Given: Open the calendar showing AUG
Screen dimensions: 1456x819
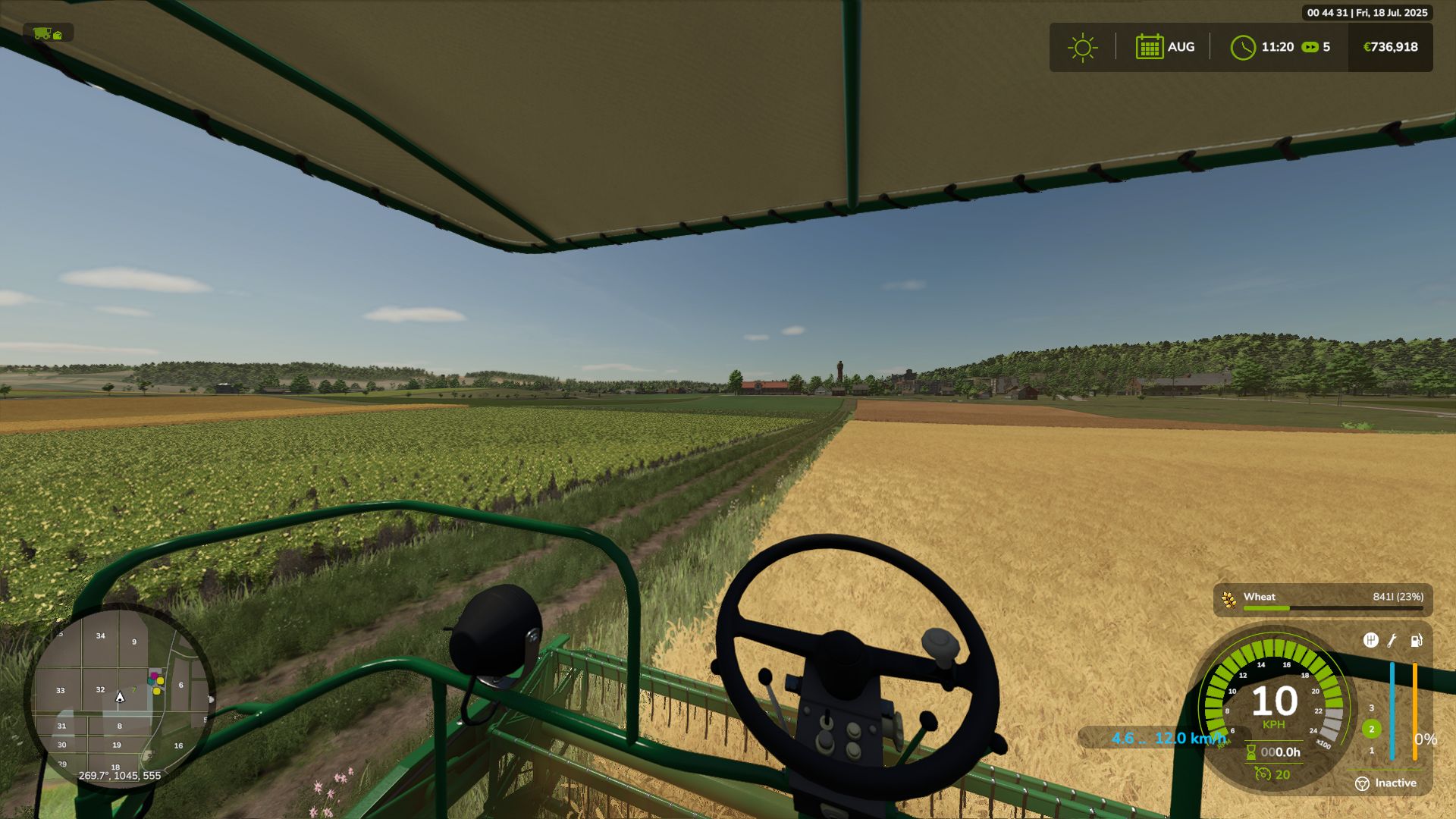Looking at the screenshot, I should (x=1150, y=47).
